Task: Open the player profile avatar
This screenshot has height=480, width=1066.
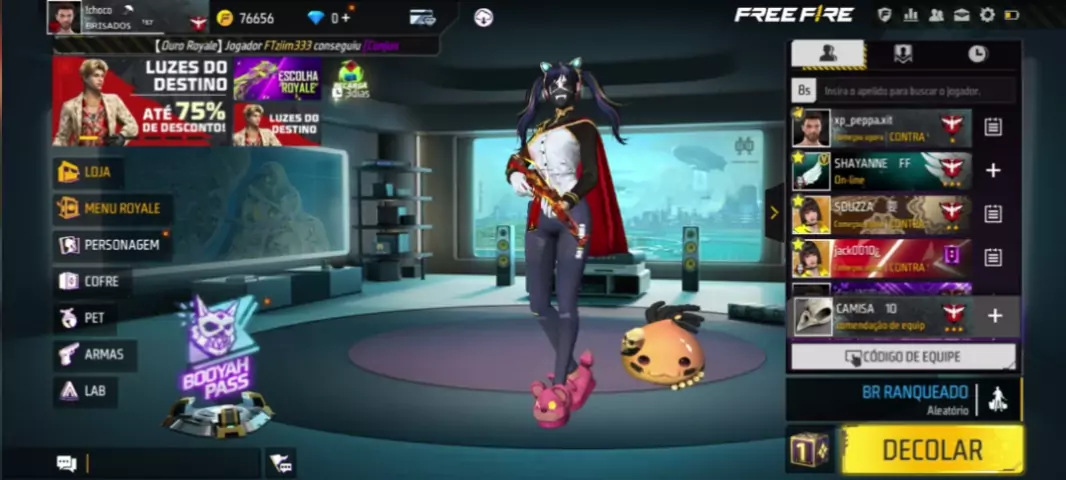Action: coord(64,17)
